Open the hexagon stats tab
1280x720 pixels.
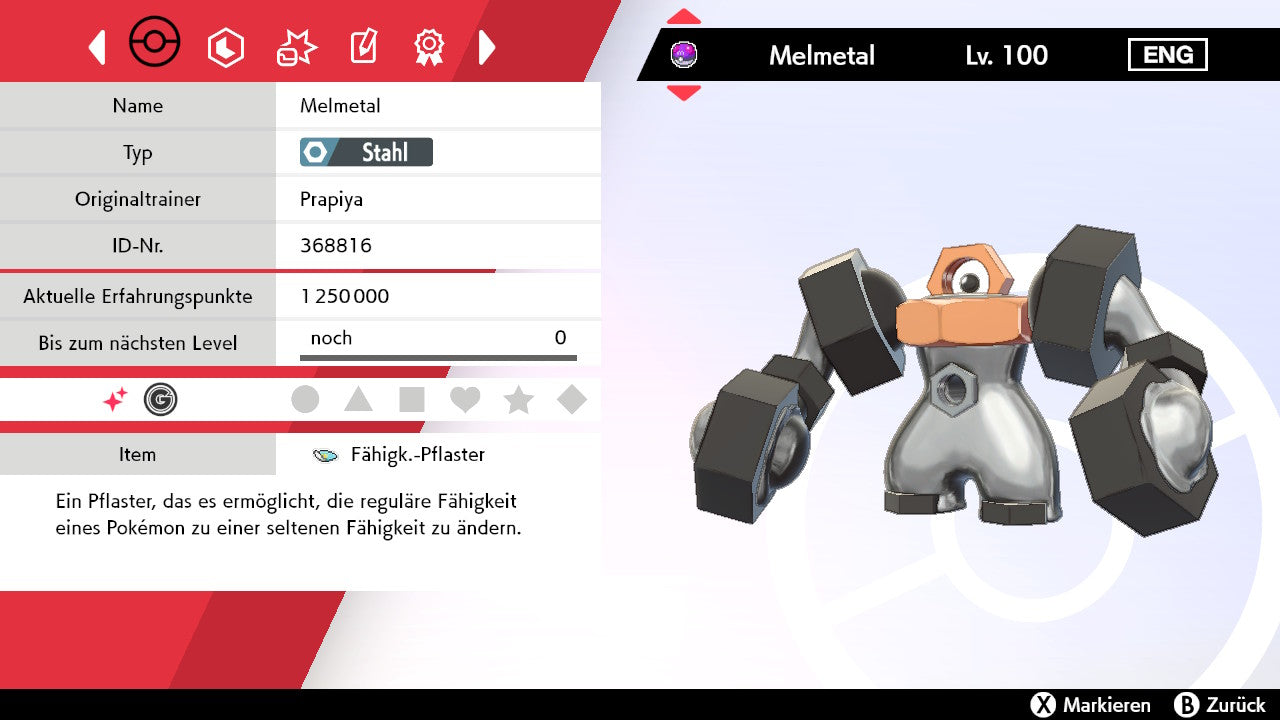coord(225,47)
